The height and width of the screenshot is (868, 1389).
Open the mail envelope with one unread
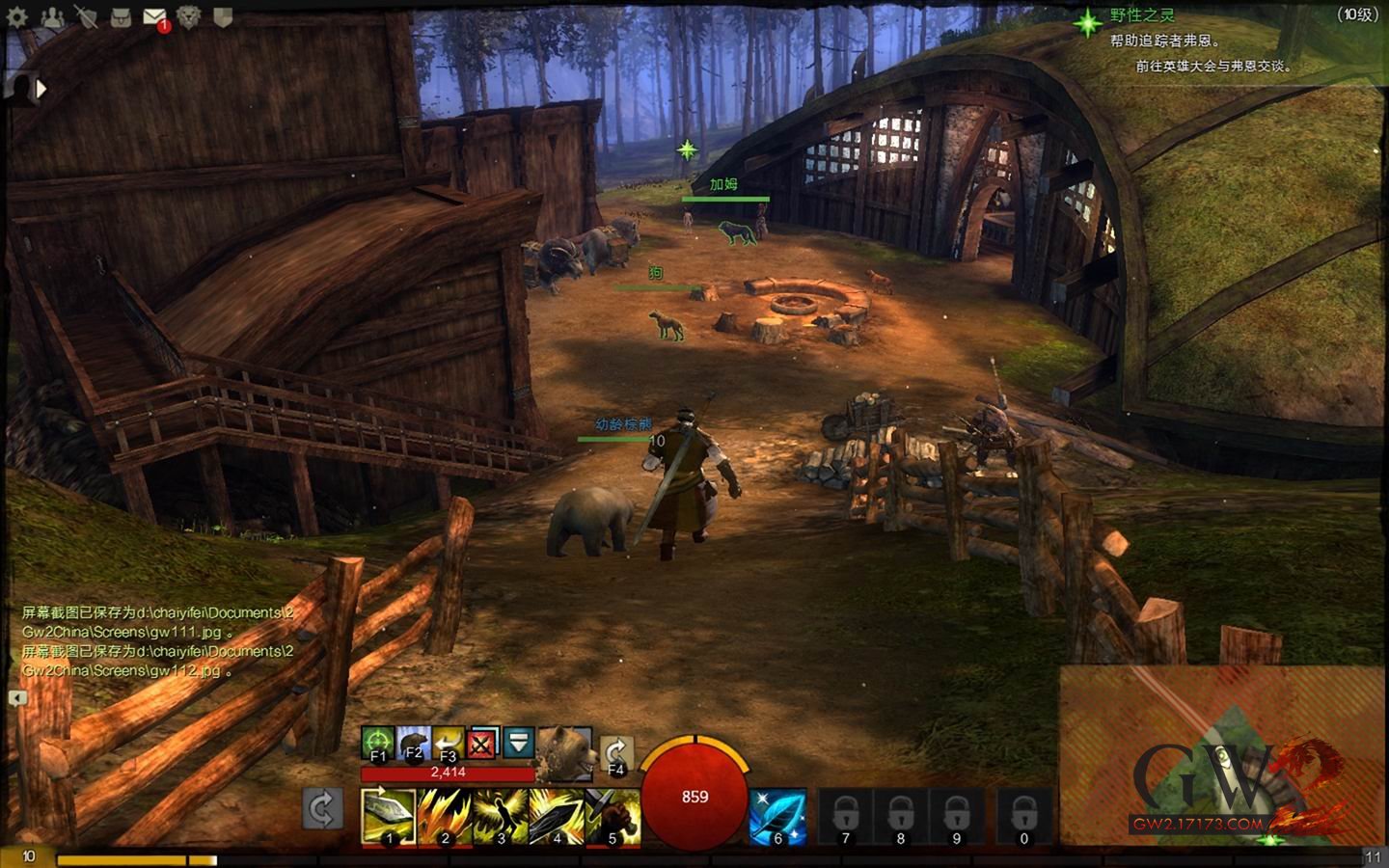(x=154, y=16)
